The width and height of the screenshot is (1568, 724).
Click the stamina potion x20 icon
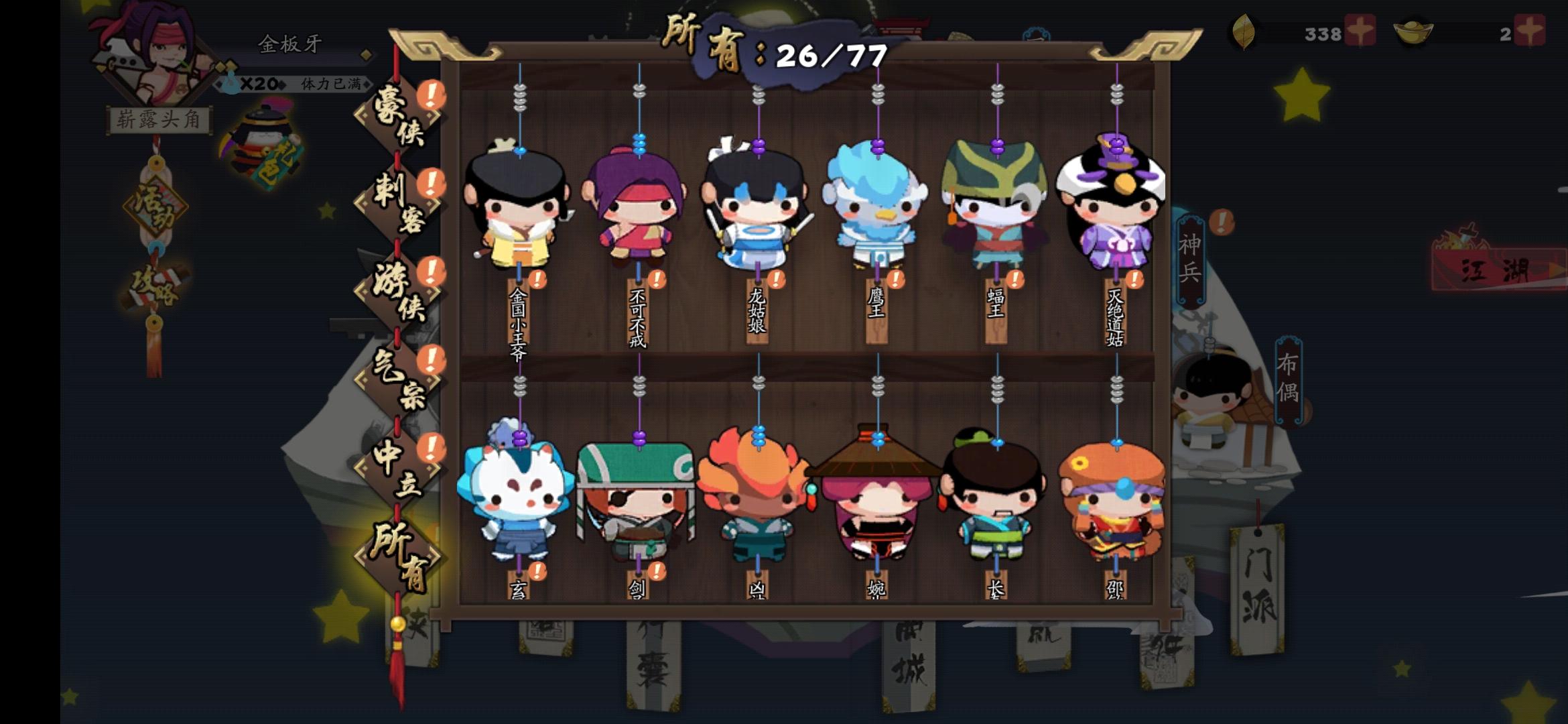(231, 82)
